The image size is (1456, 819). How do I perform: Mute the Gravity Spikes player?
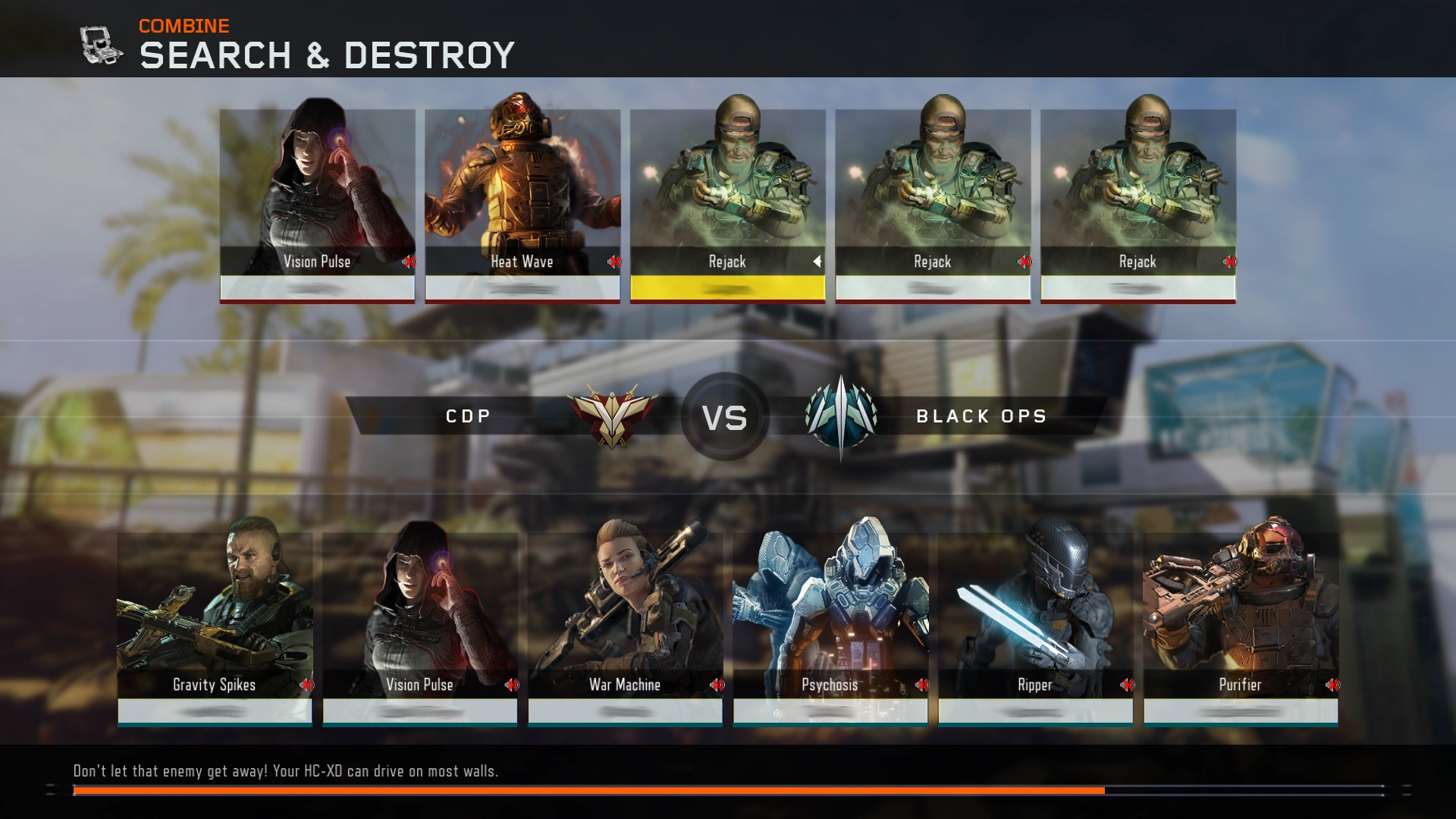307,684
